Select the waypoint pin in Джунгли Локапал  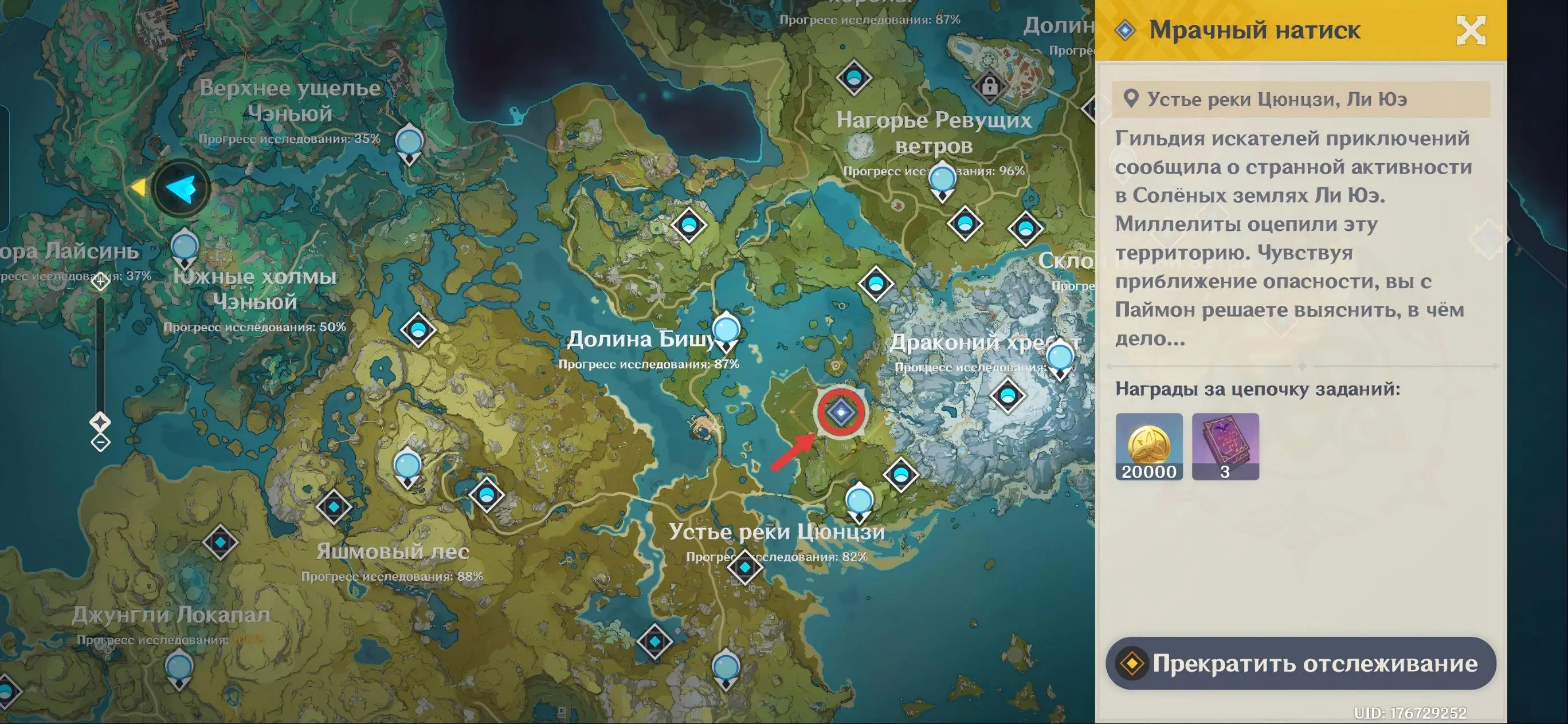(179, 668)
